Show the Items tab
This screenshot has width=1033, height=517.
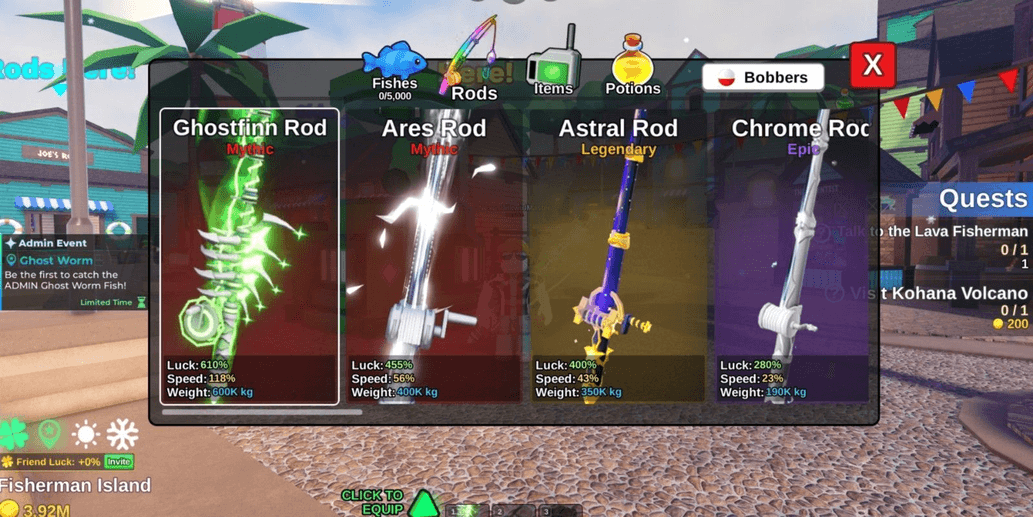pos(553,68)
